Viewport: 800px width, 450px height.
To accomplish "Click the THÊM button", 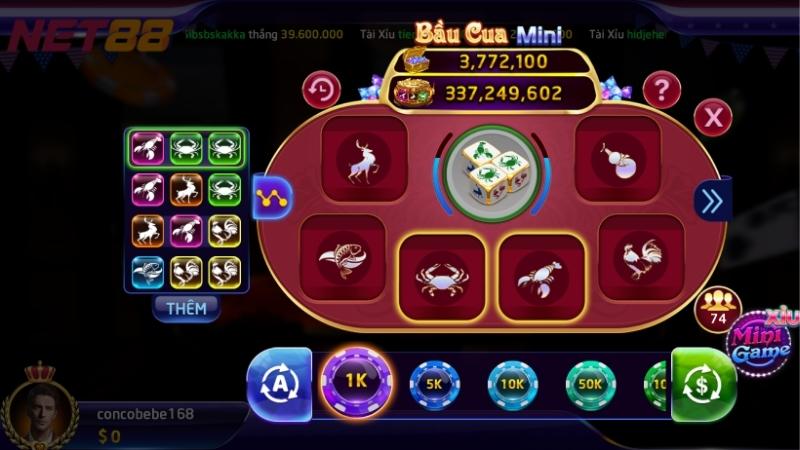I will pyautogui.click(x=186, y=308).
